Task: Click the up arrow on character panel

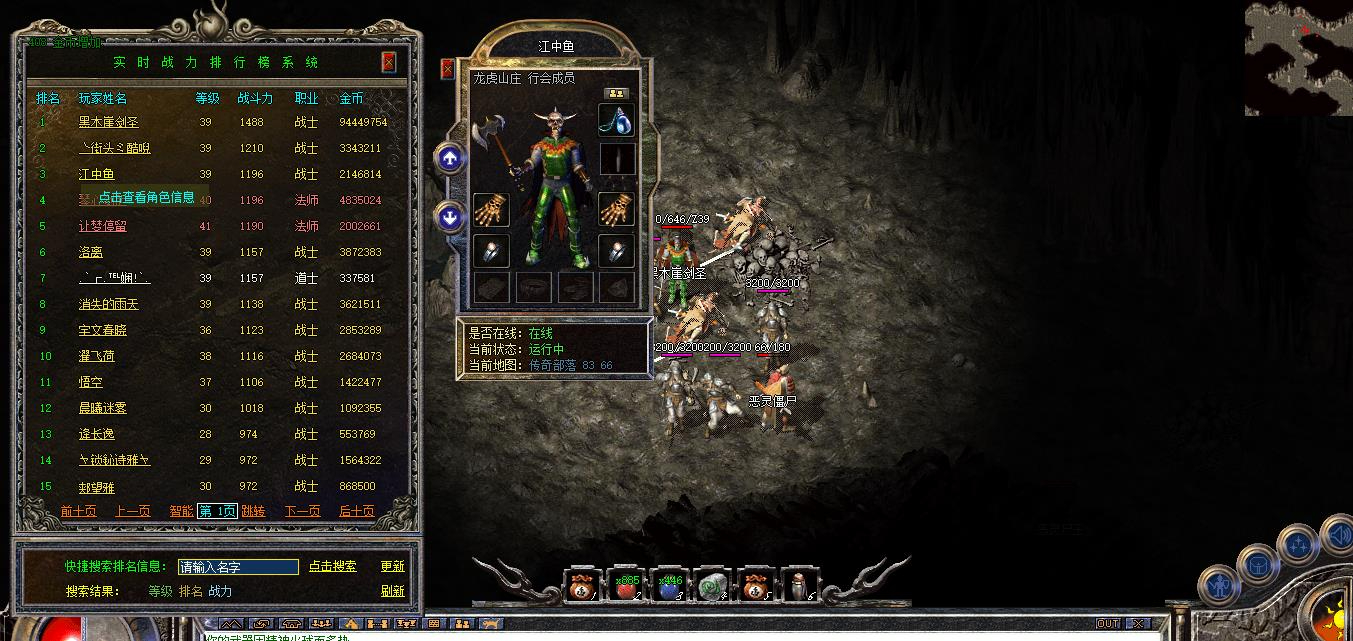Action: 450,157
